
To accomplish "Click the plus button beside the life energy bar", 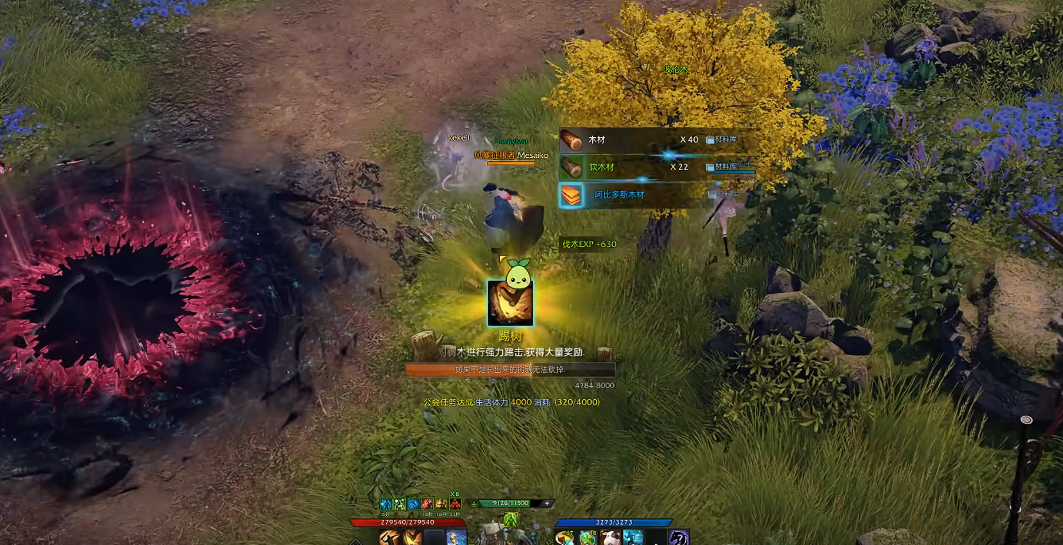I will 548,504.
